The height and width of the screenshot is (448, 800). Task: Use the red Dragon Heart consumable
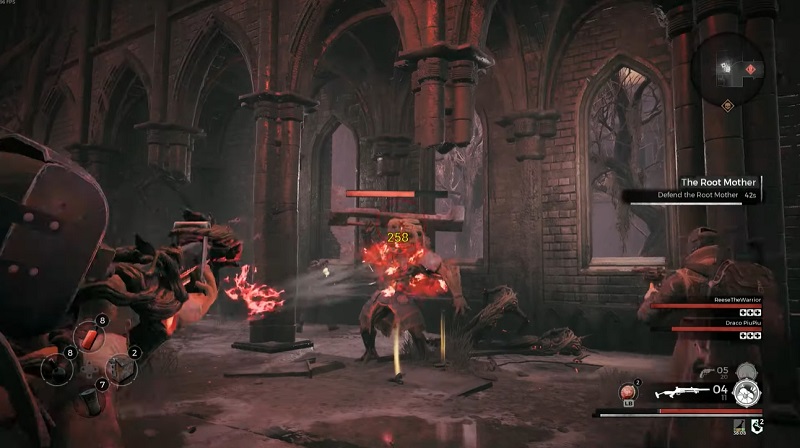(x=629, y=390)
